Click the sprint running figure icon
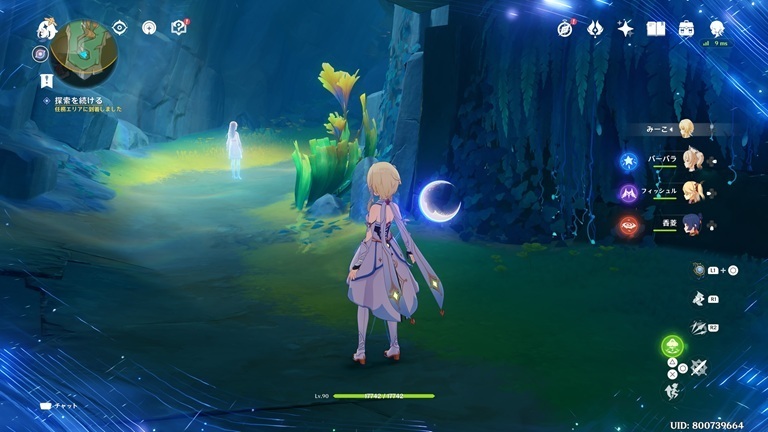Viewport: 768px width, 432px height. point(673,389)
